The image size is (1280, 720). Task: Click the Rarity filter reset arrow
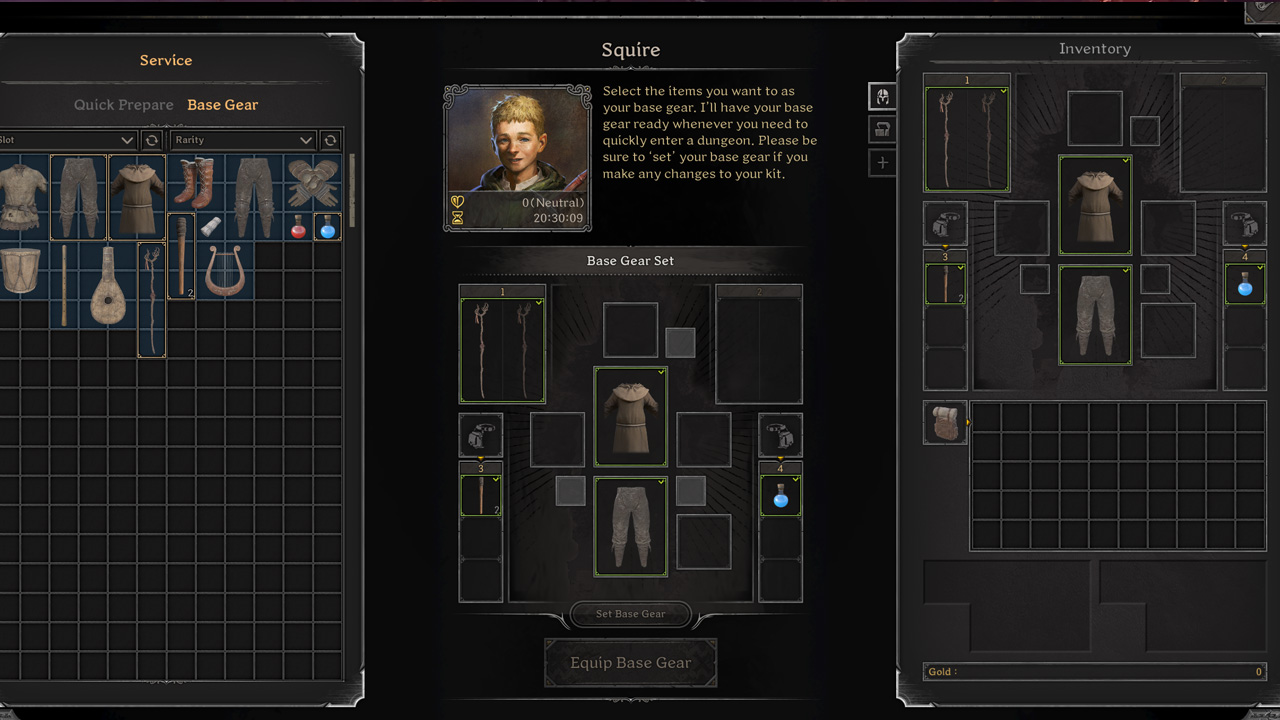(330, 140)
